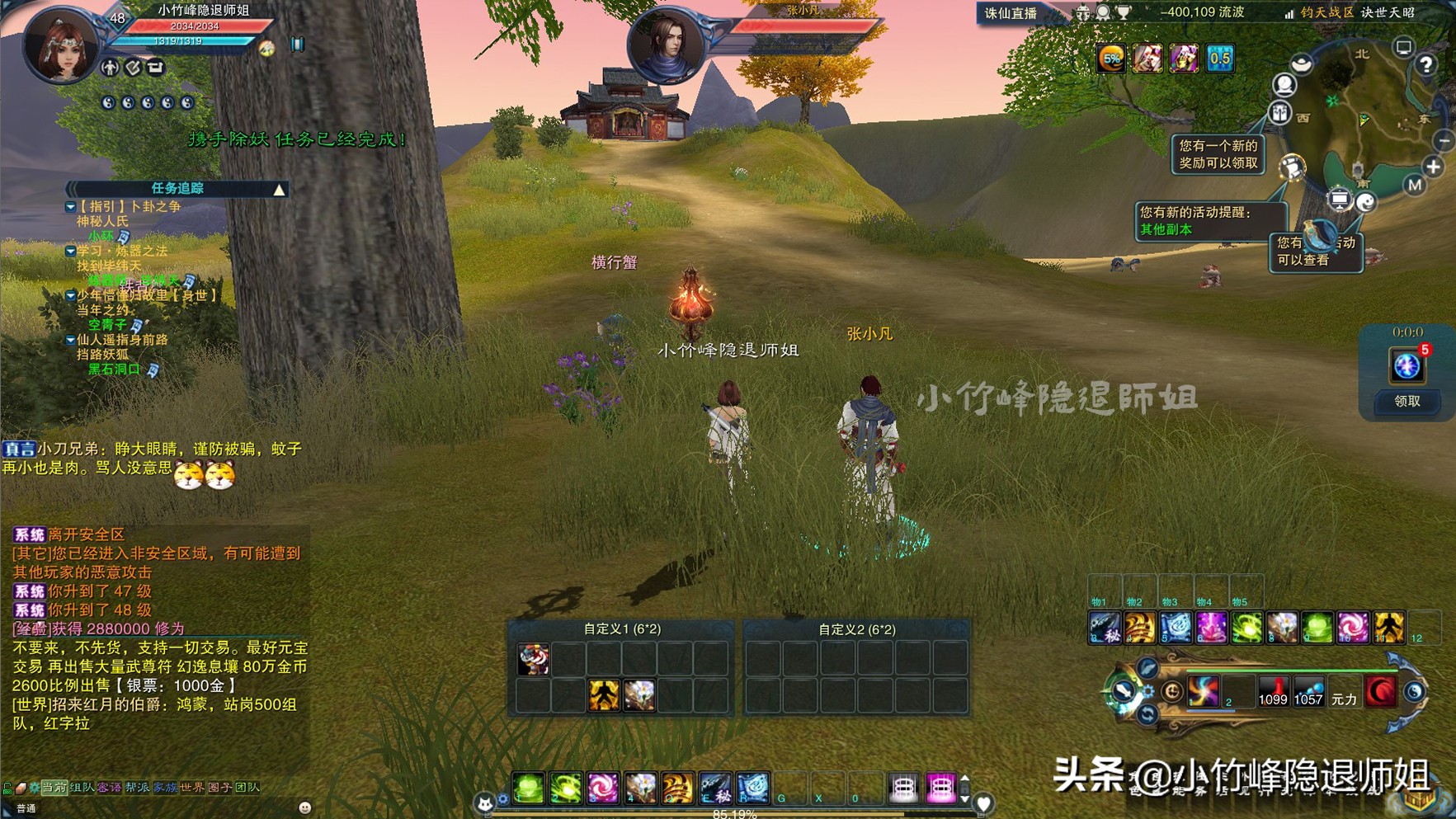Activate the red crescent skill icon
The height and width of the screenshot is (819, 1456).
click(x=1380, y=691)
